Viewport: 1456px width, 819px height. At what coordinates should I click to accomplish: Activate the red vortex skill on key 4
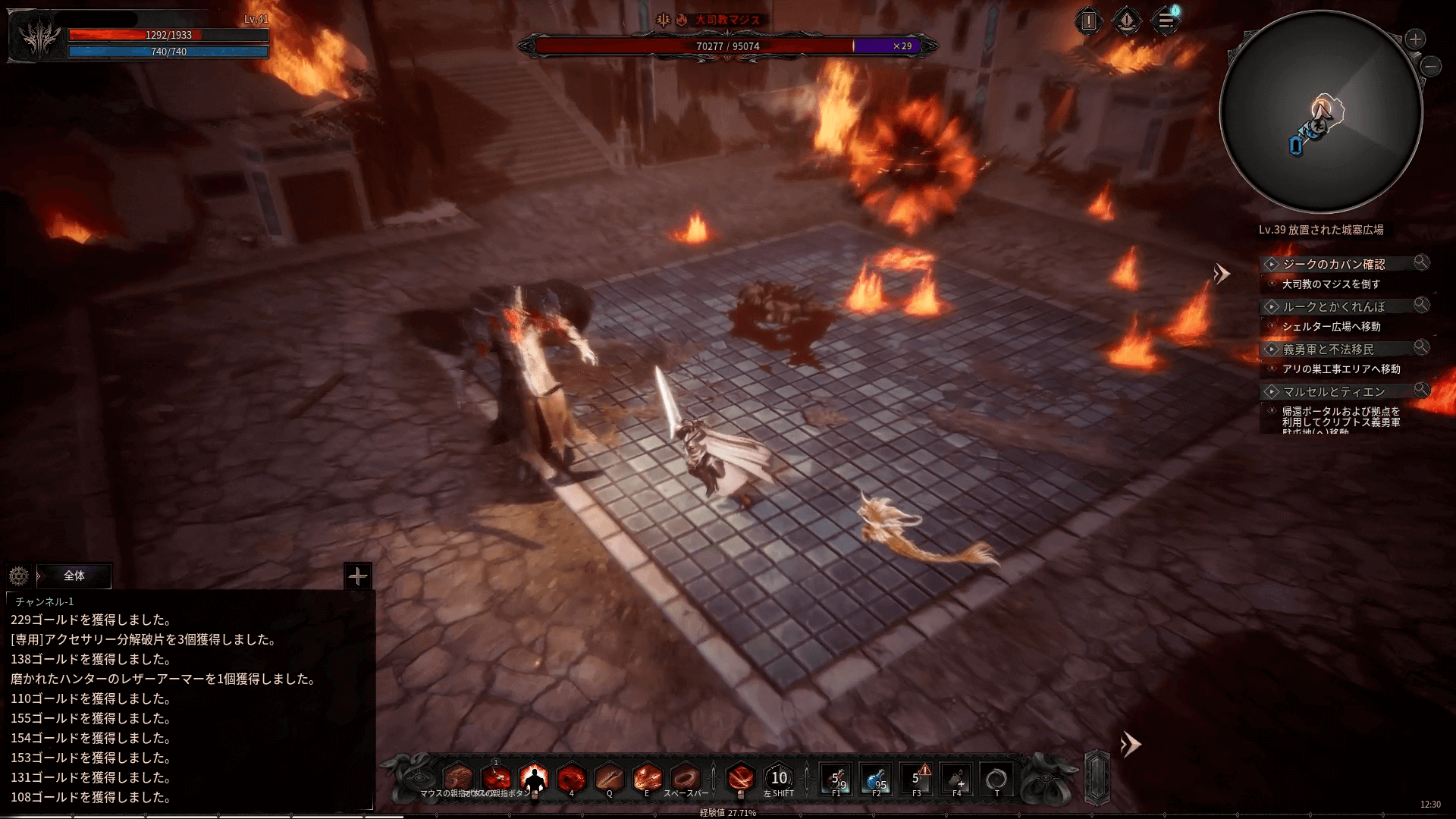[571, 778]
